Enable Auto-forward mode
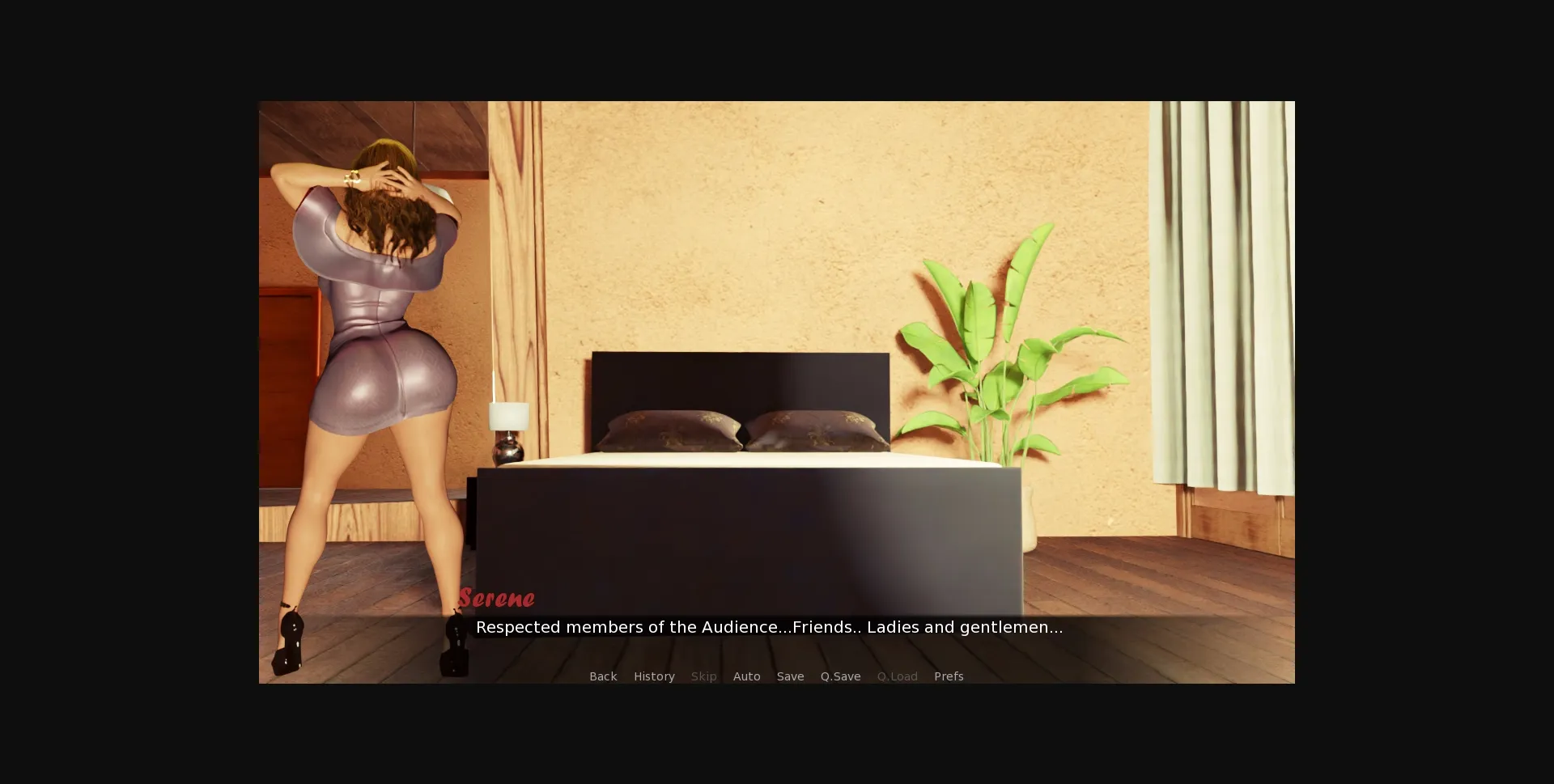 (746, 676)
